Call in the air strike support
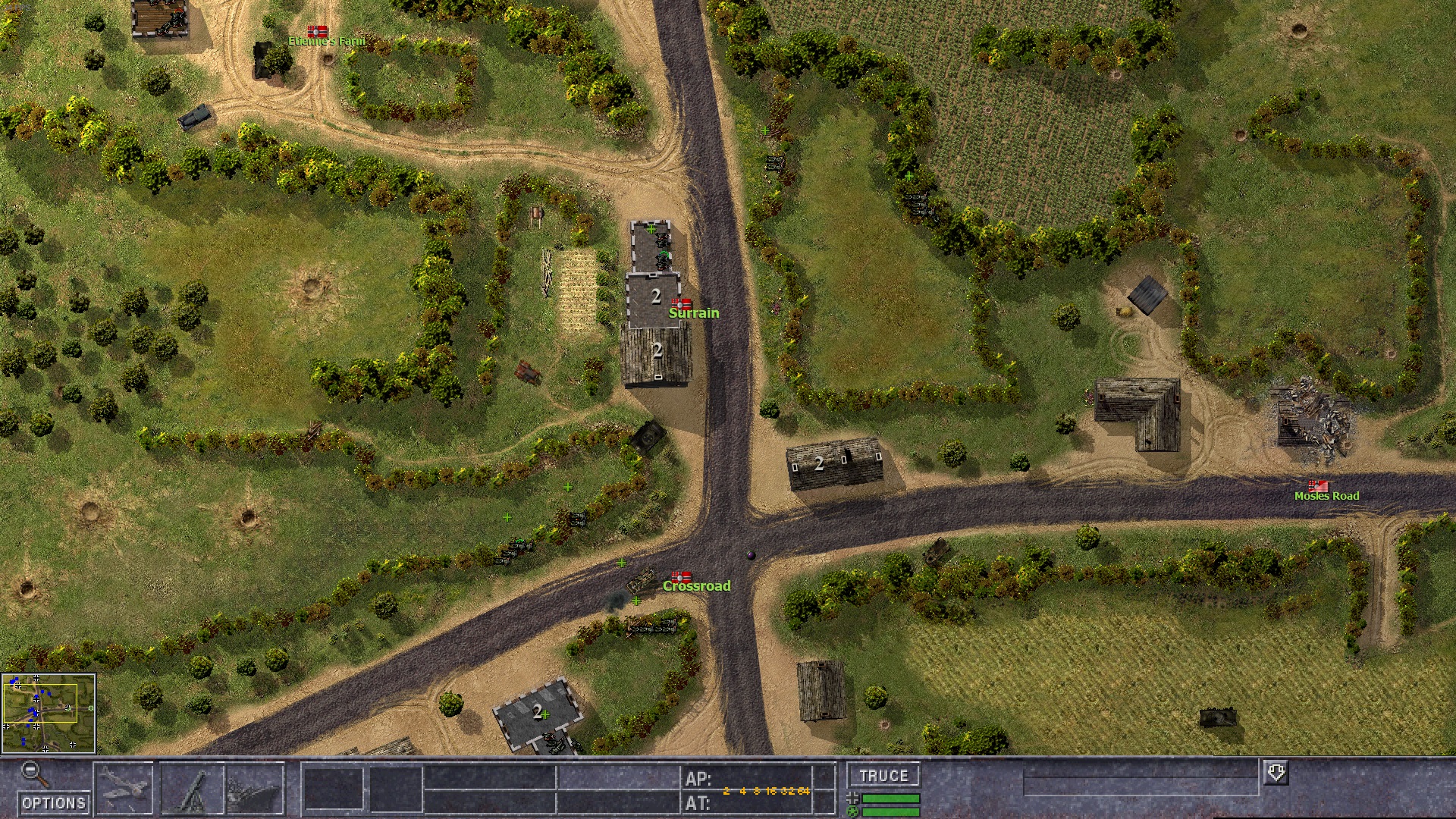1456x819 pixels. [x=124, y=789]
